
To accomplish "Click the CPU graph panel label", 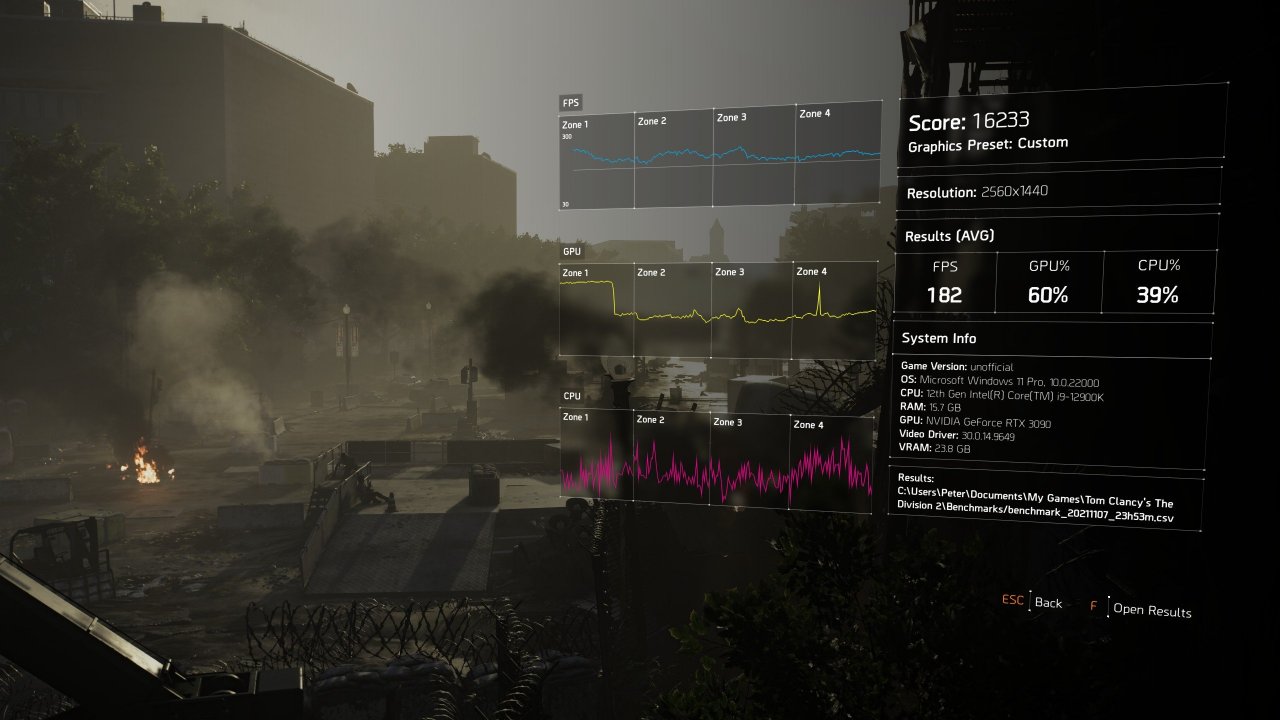I will (x=570, y=396).
